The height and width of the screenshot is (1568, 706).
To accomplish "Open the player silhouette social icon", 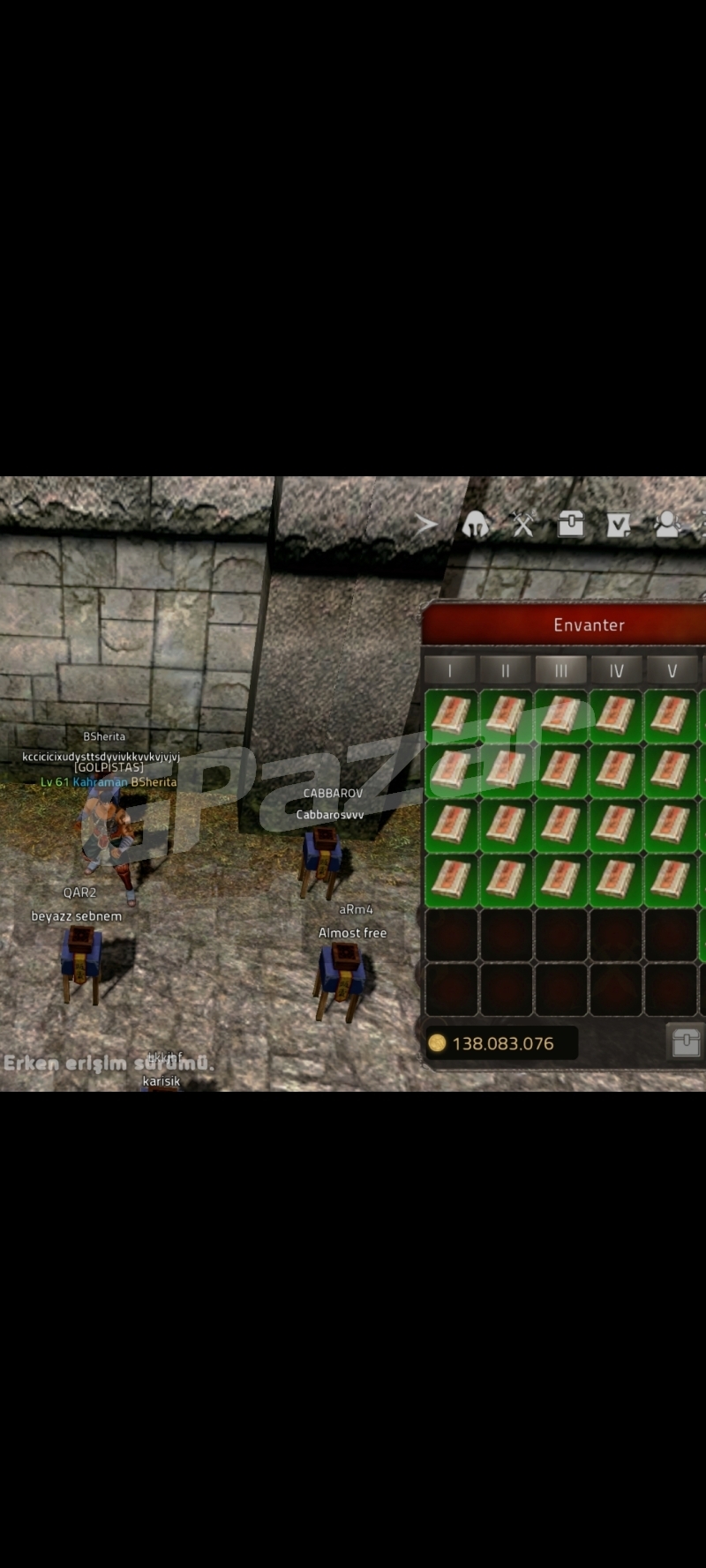I will [x=667, y=525].
